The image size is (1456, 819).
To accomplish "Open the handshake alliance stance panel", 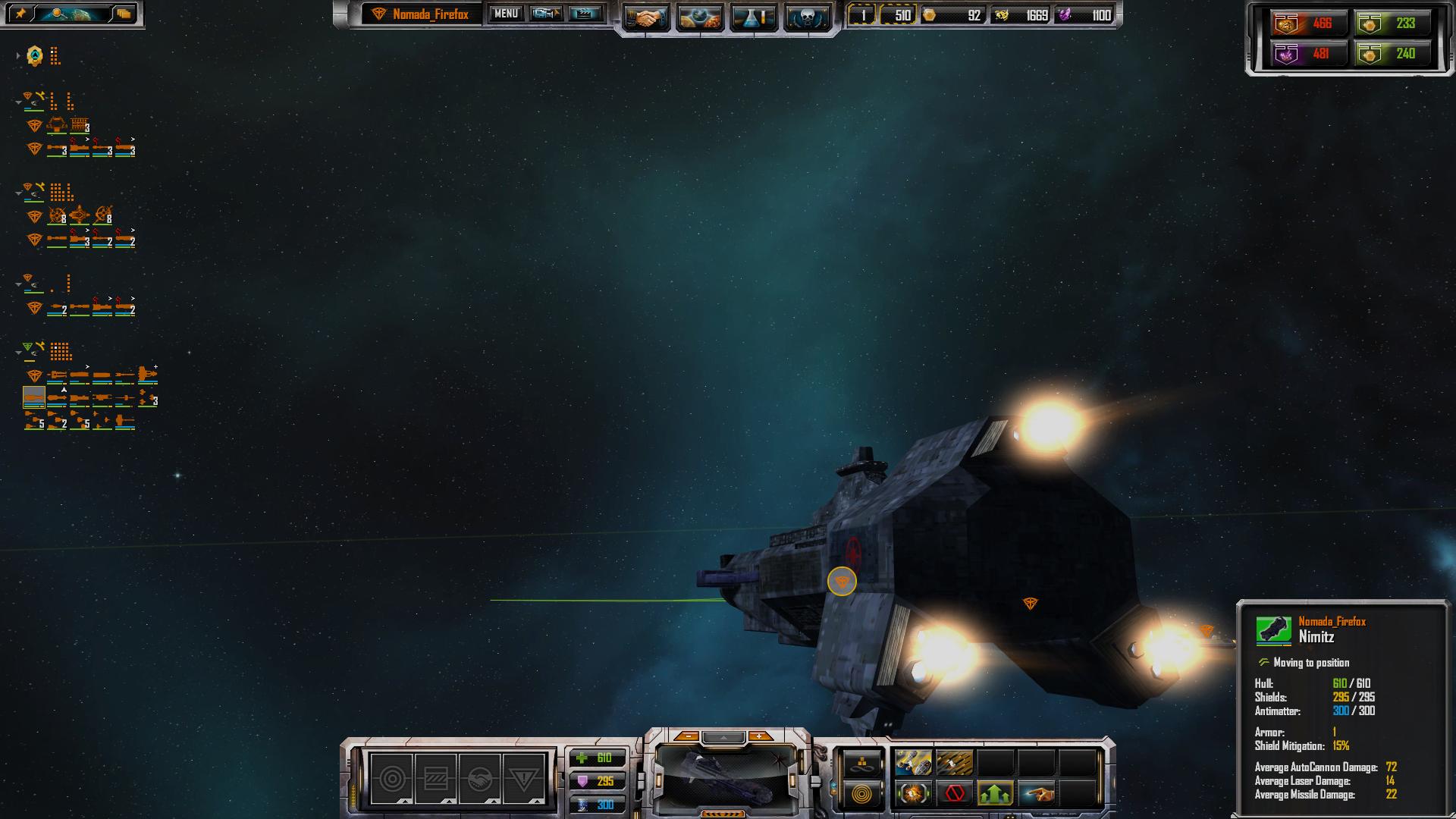I will coord(479,779).
